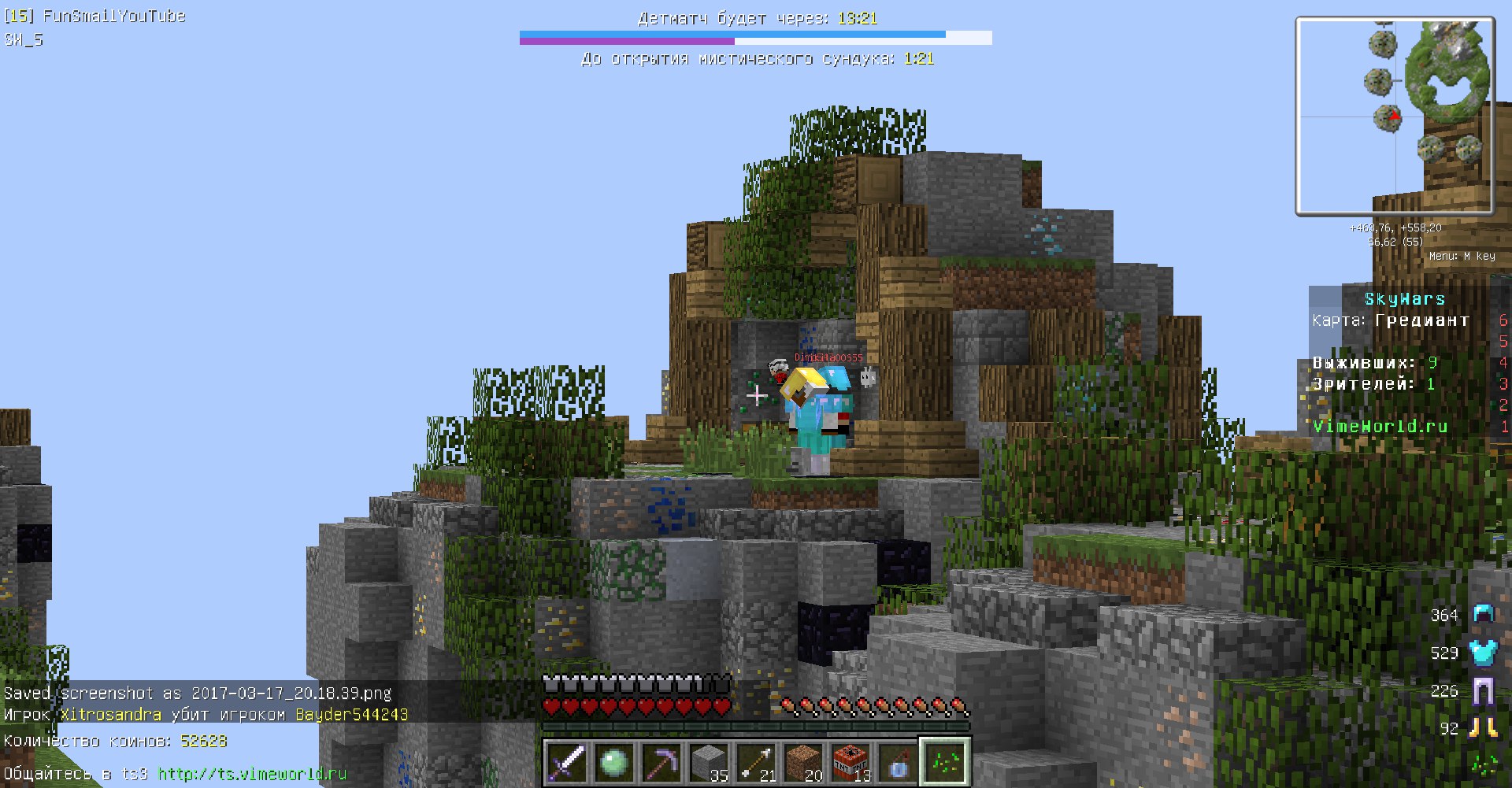Click player name Xitrosandra in chat

pyautogui.click(x=110, y=715)
